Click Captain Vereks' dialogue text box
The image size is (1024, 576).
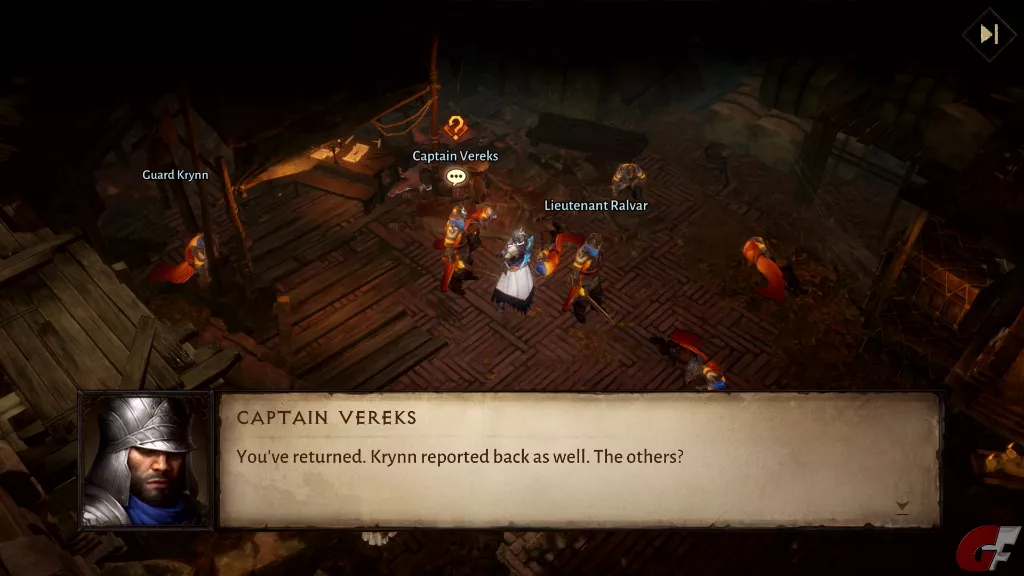pos(578,459)
